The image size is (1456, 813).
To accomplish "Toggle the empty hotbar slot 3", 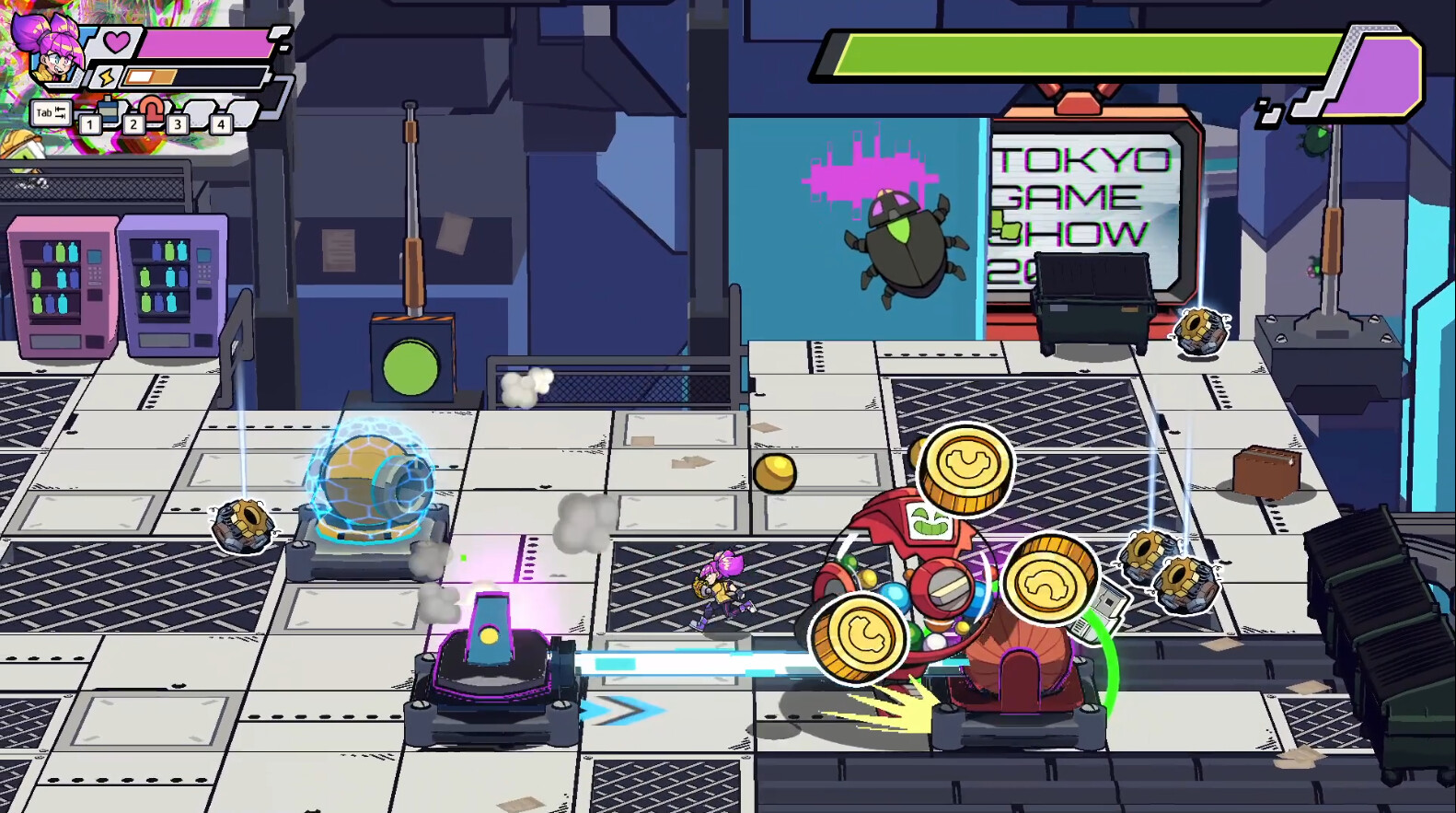I will click(x=198, y=113).
